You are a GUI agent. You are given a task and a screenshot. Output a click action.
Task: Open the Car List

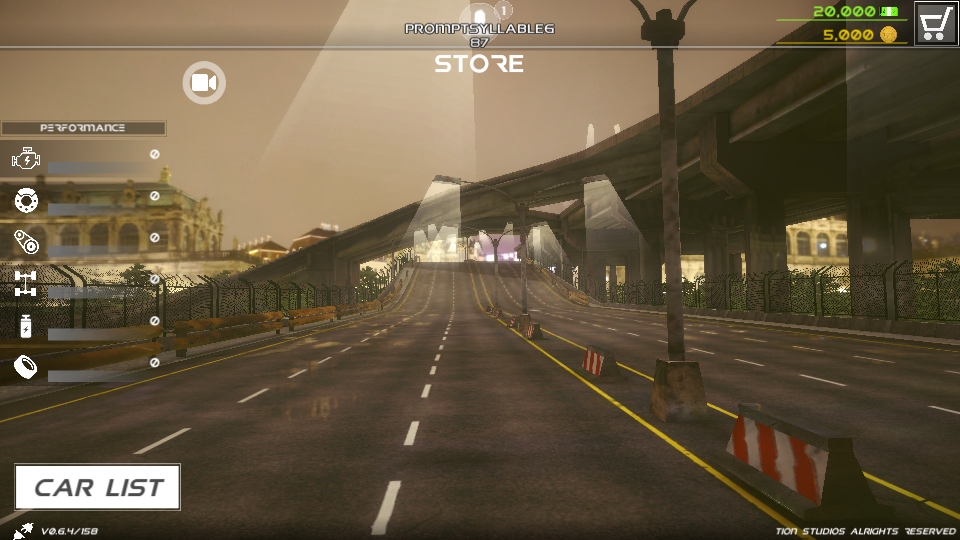(x=97, y=487)
